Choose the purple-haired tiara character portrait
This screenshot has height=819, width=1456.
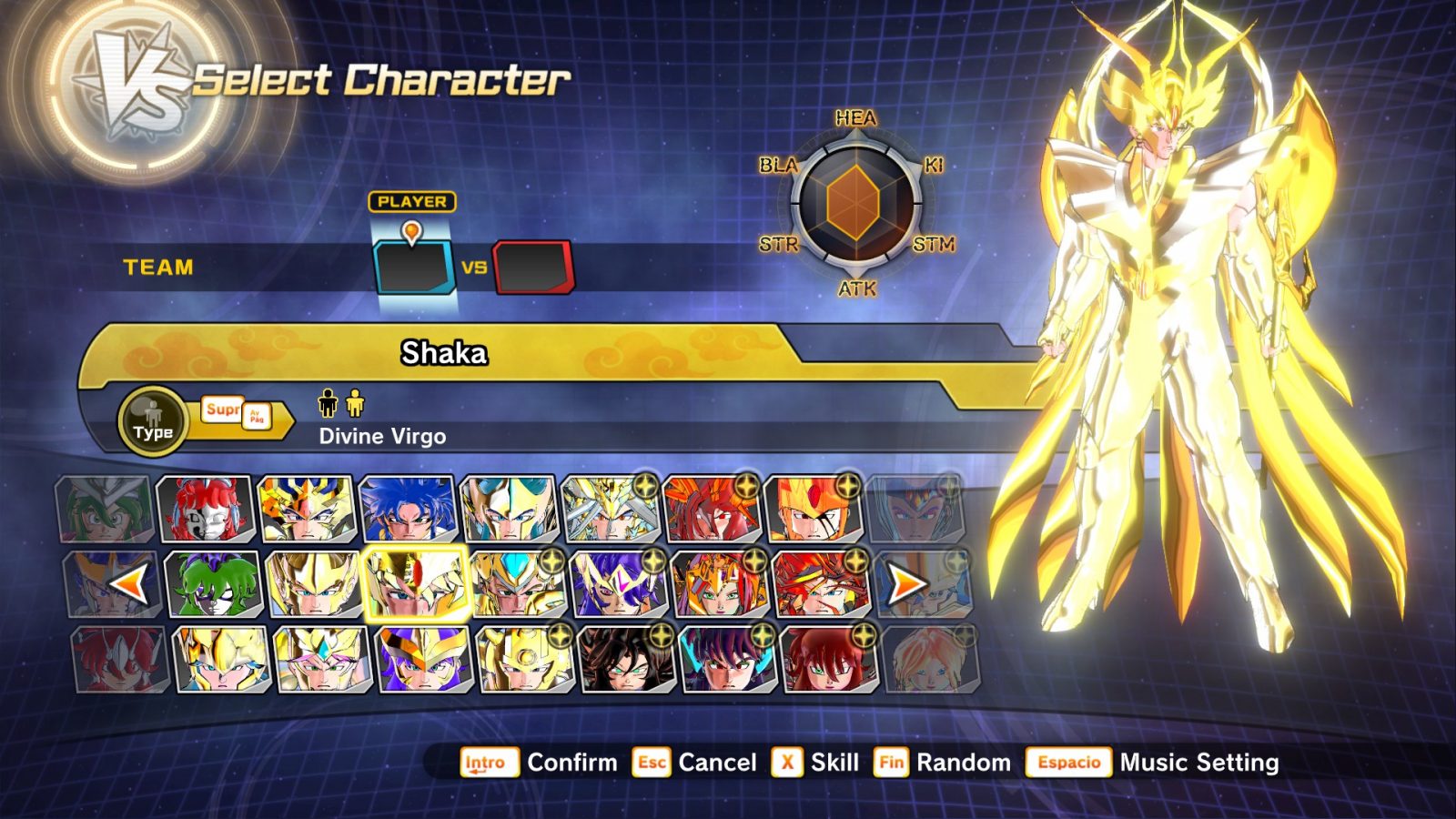617,584
